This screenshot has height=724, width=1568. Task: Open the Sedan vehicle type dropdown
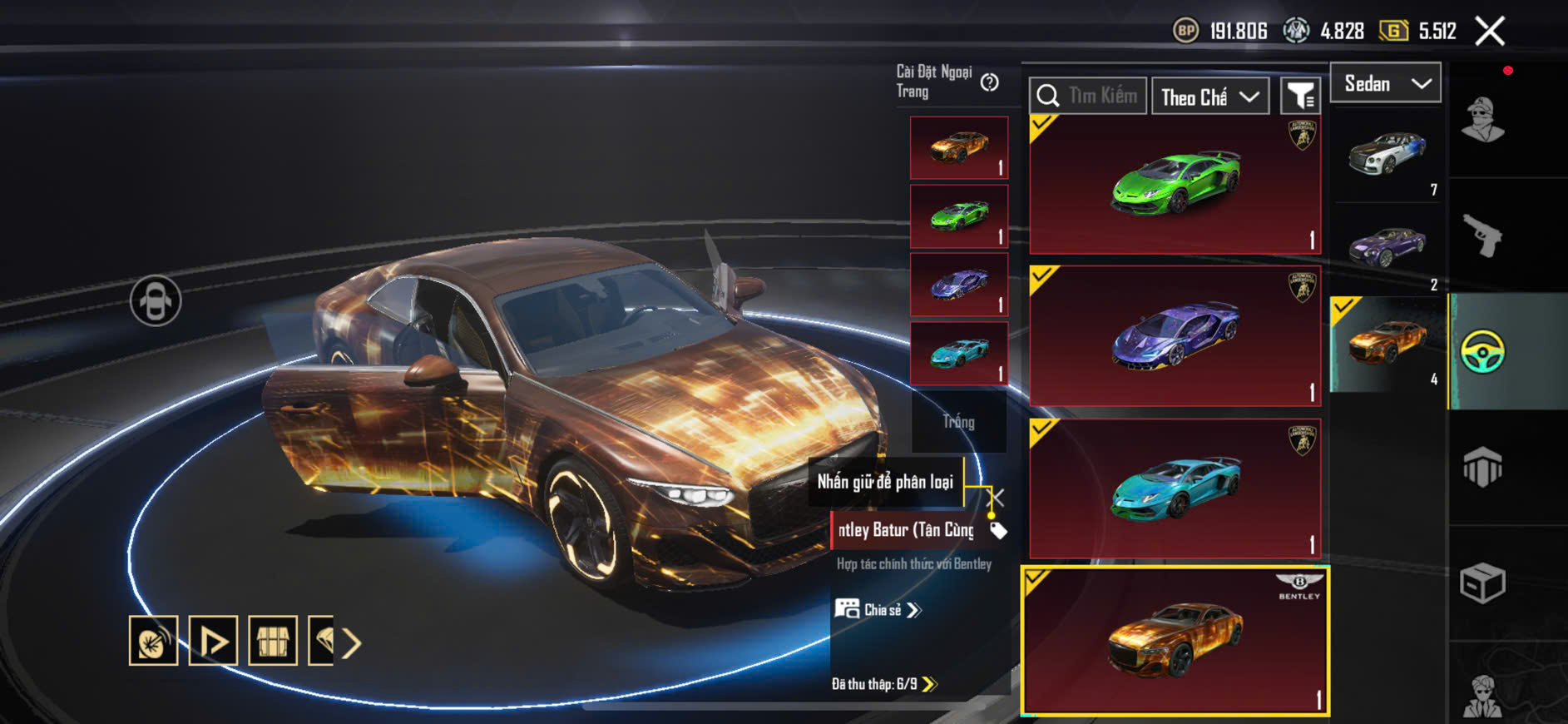[1386, 83]
